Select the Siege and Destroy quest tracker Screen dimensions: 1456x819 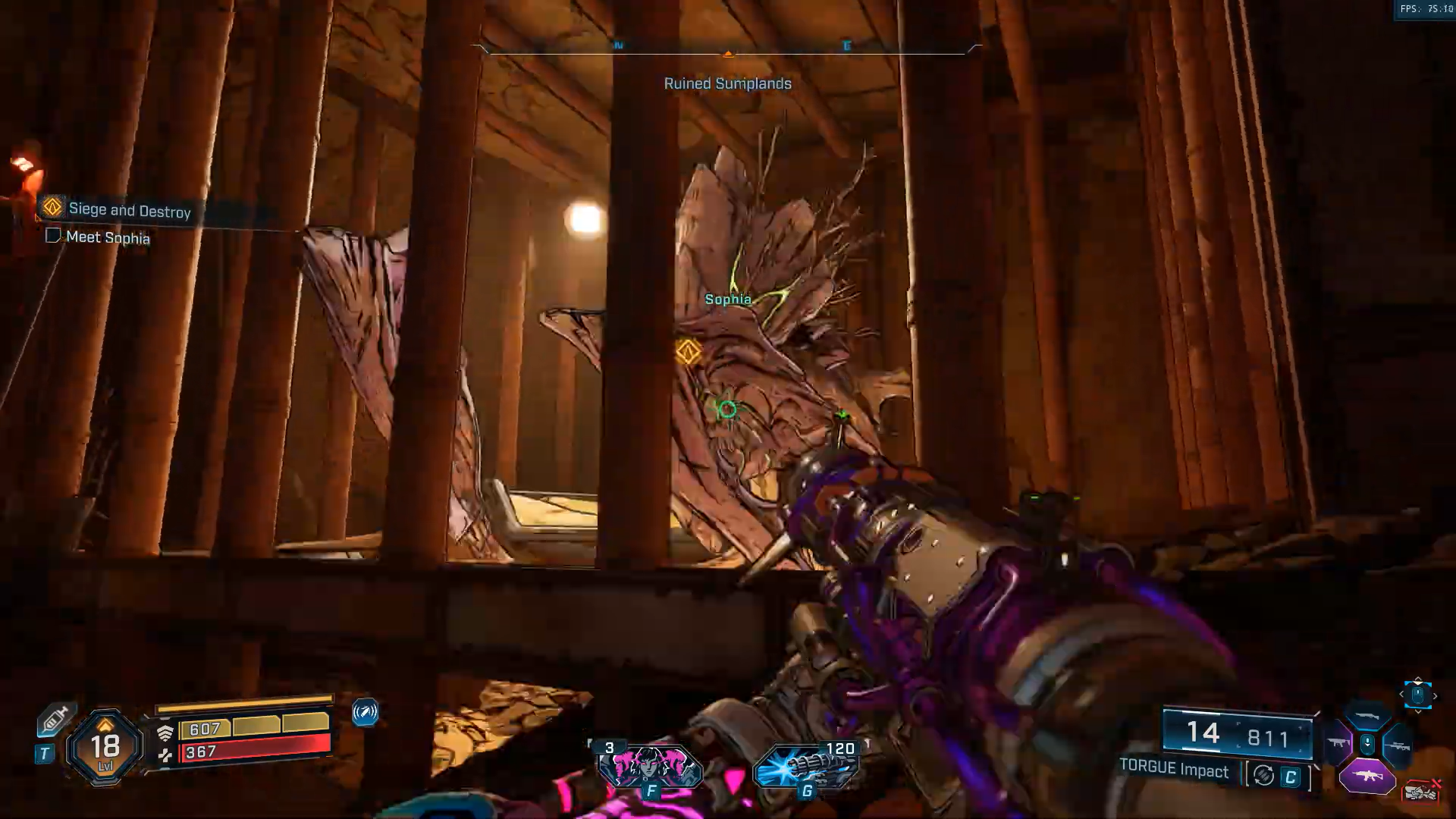pos(129,209)
